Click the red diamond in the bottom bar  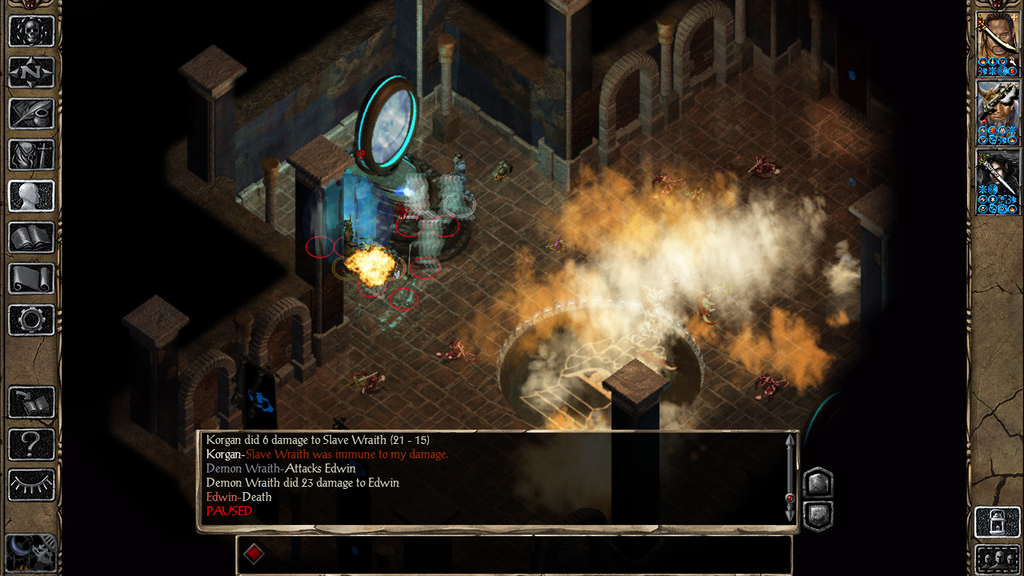254,554
